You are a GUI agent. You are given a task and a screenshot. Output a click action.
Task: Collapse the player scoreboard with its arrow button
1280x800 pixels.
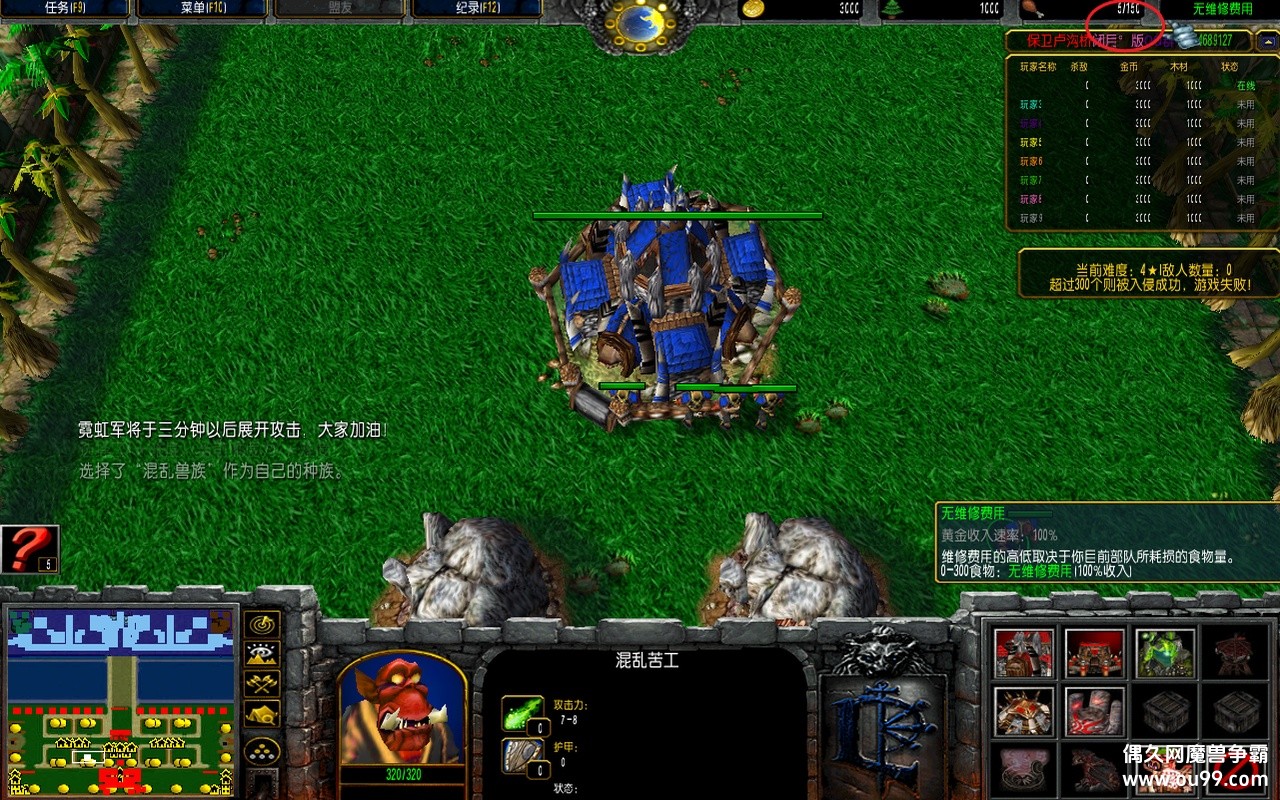click(x=1268, y=41)
